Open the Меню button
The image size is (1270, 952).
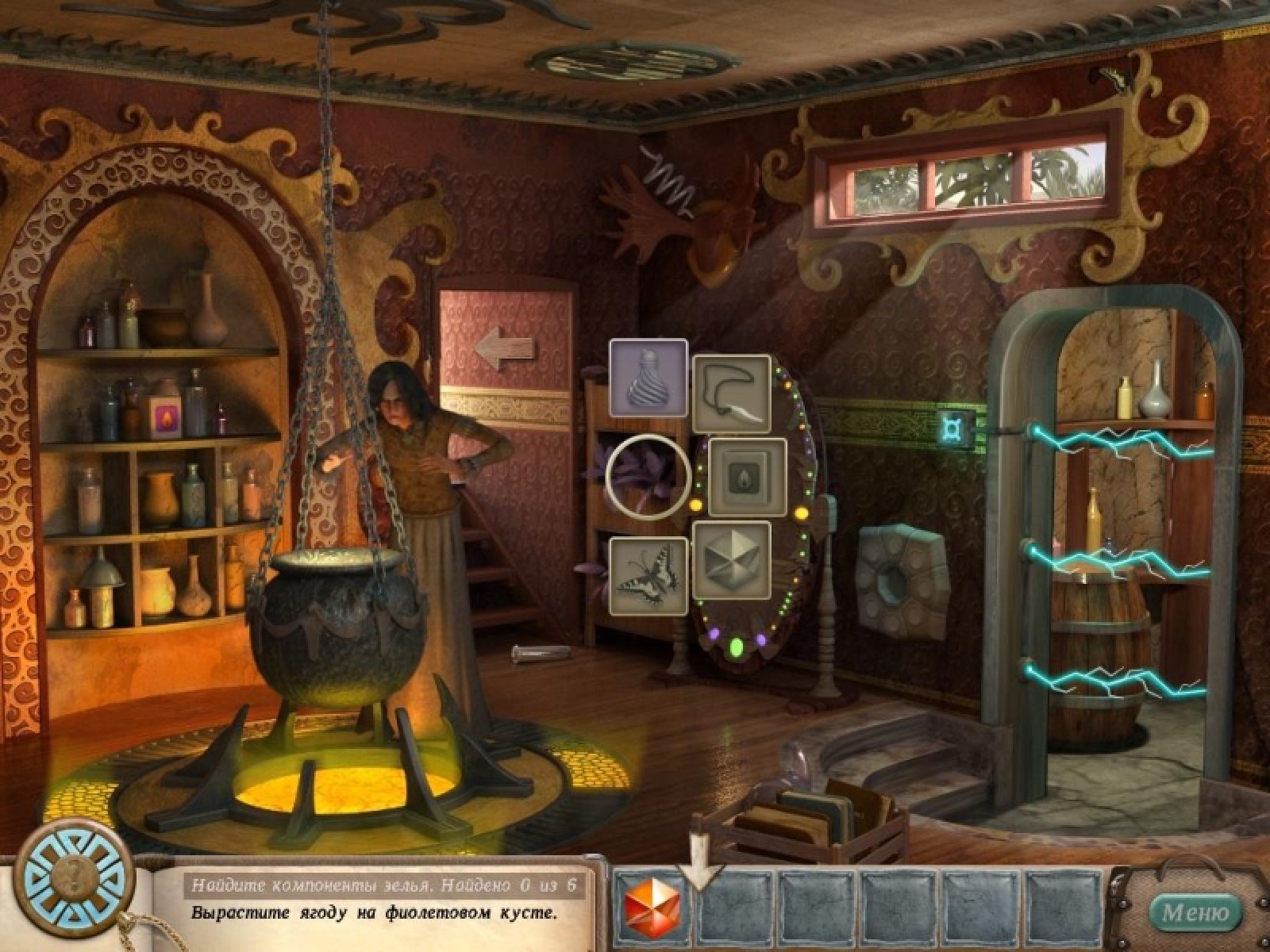[x=1195, y=911]
